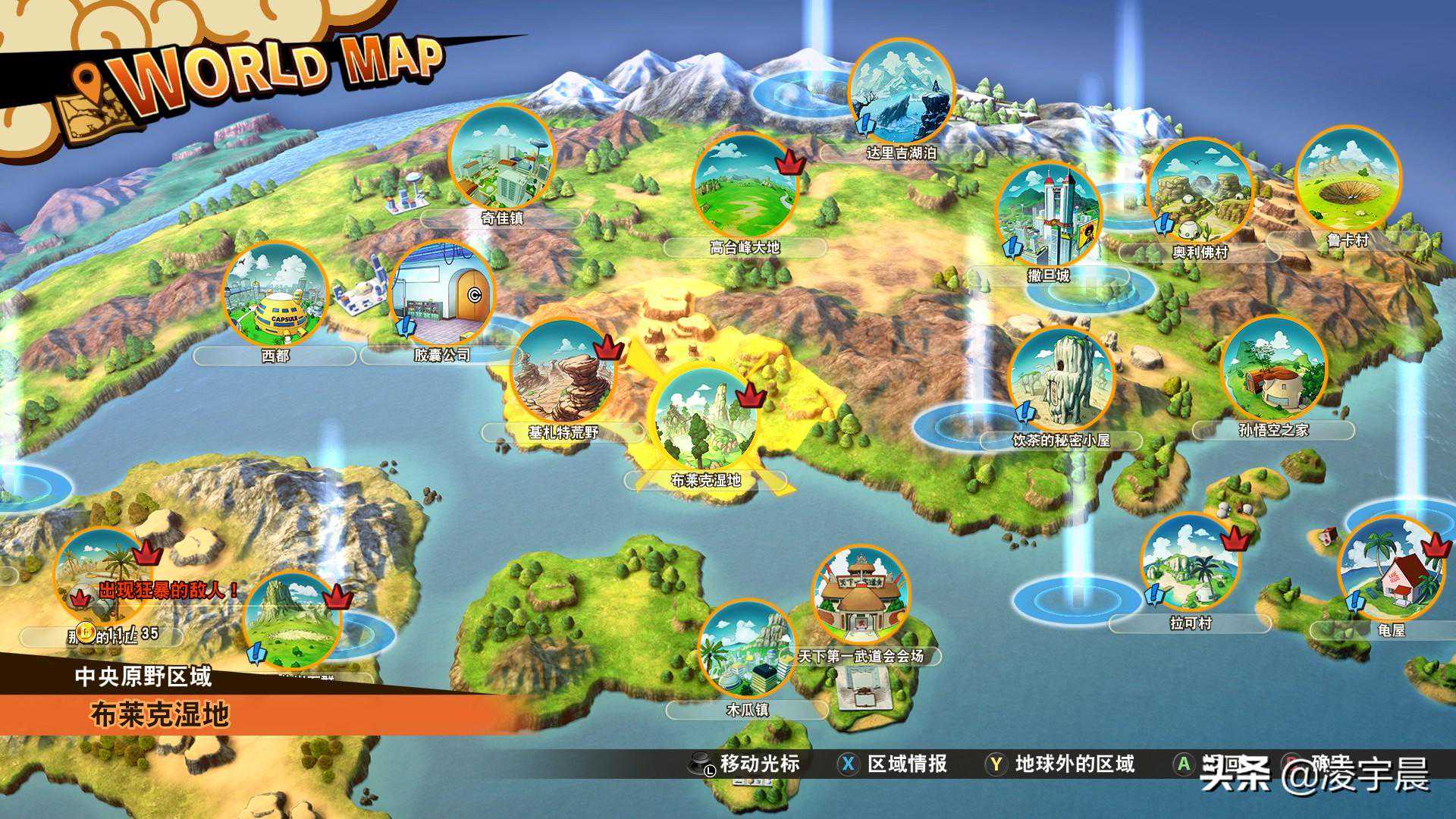This screenshot has height=819, width=1456.
Task: Choose the 高台峰大地 area marker
Action: pyautogui.click(x=744, y=186)
